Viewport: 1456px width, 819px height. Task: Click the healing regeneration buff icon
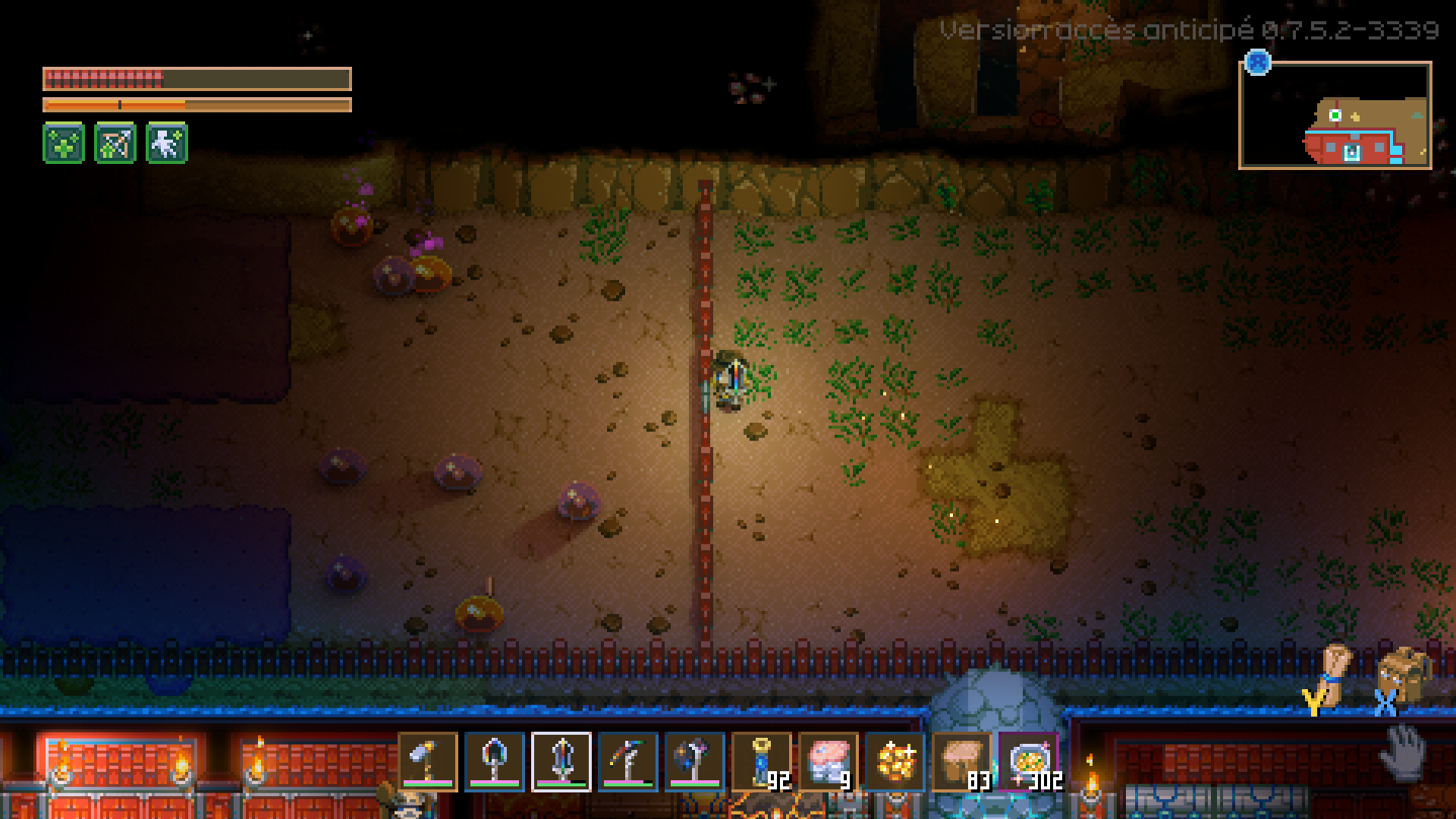[64, 143]
